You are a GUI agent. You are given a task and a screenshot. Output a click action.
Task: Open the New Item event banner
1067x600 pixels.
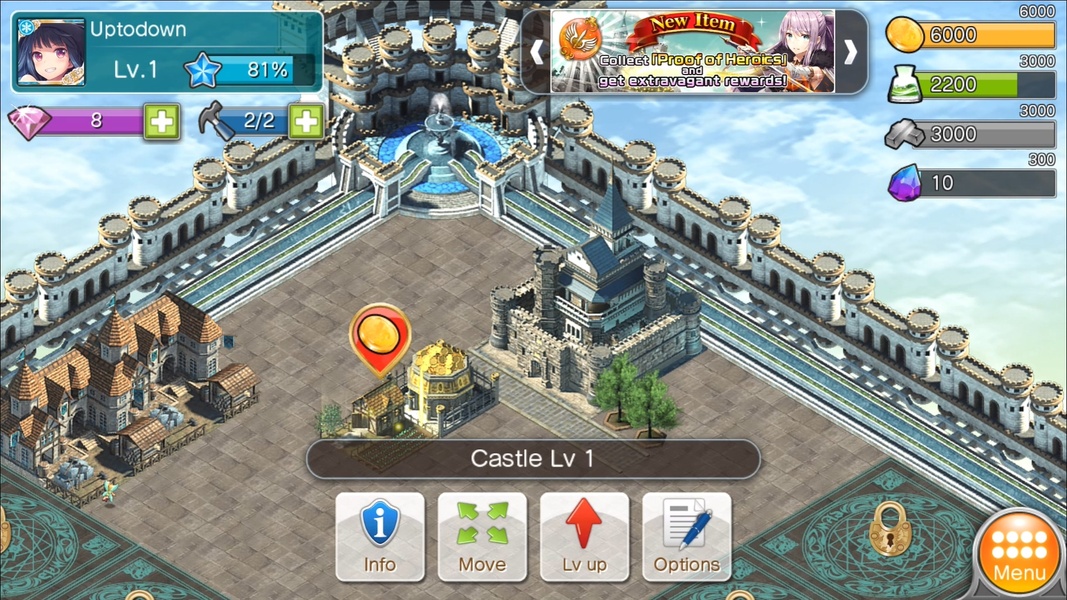693,52
